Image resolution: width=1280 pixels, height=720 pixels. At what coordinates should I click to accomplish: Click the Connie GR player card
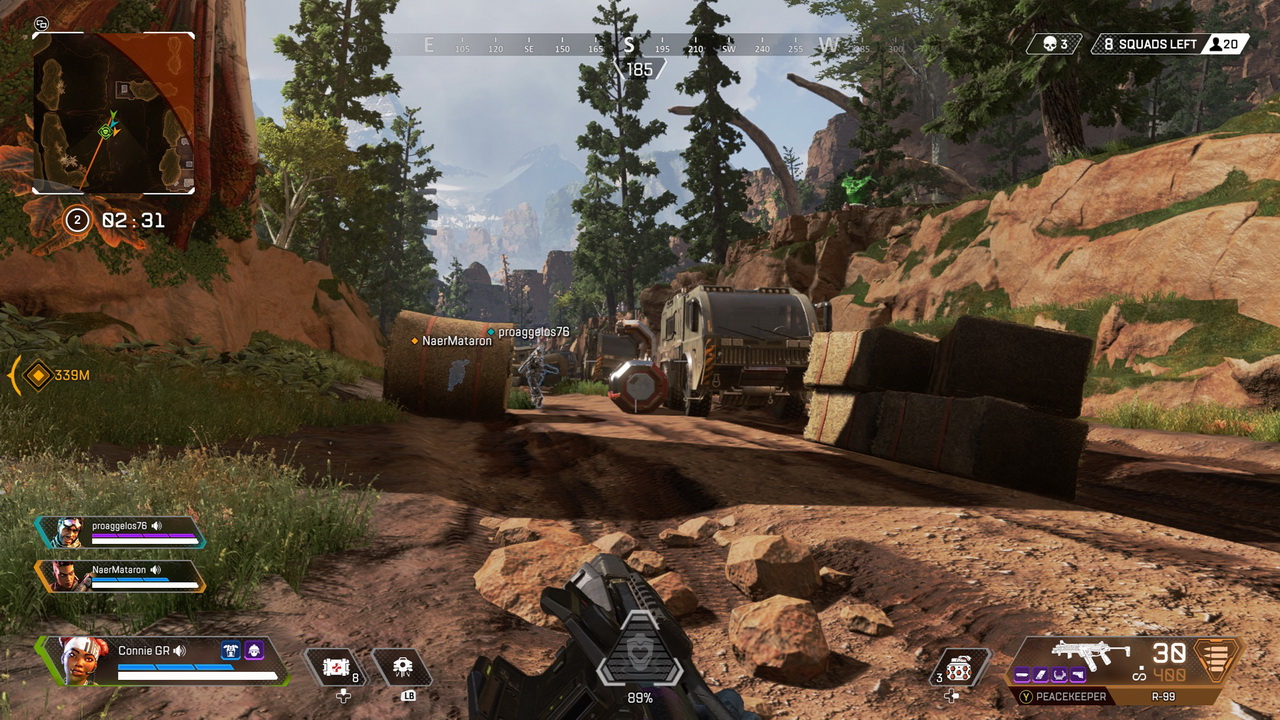[165, 660]
